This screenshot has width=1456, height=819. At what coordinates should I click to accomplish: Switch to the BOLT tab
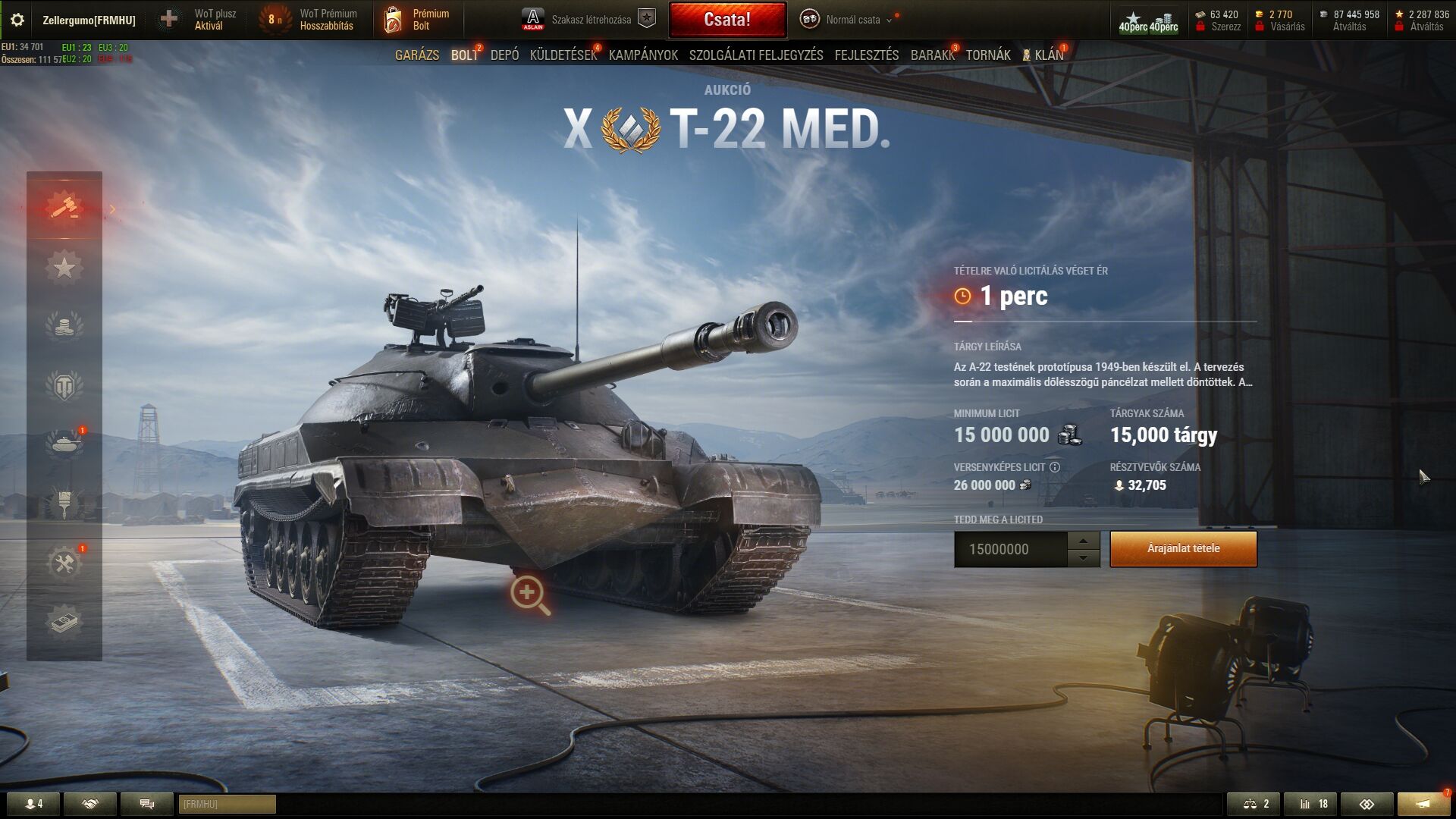(x=464, y=55)
